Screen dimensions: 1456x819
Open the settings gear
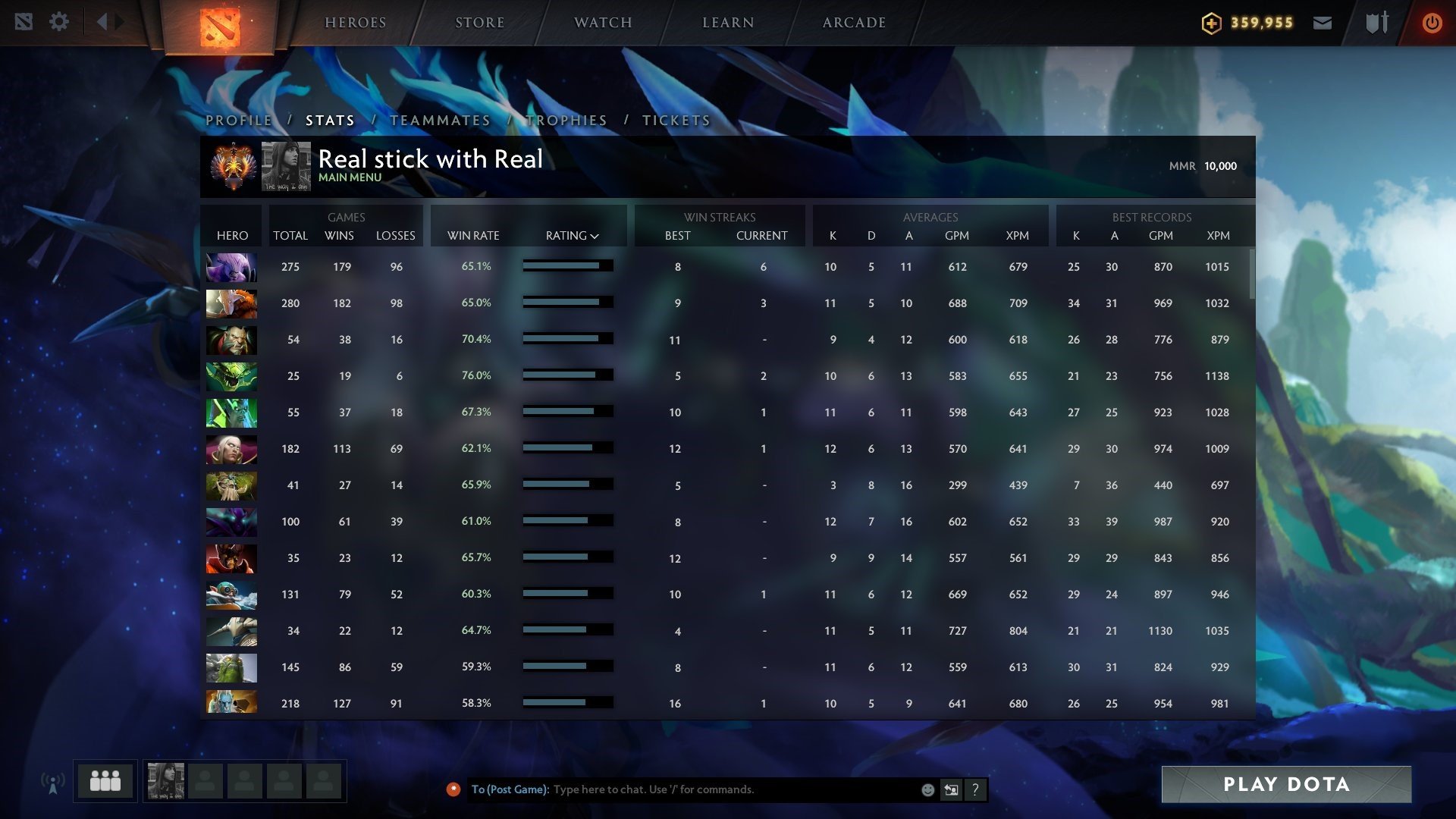click(x=59, y=21)
